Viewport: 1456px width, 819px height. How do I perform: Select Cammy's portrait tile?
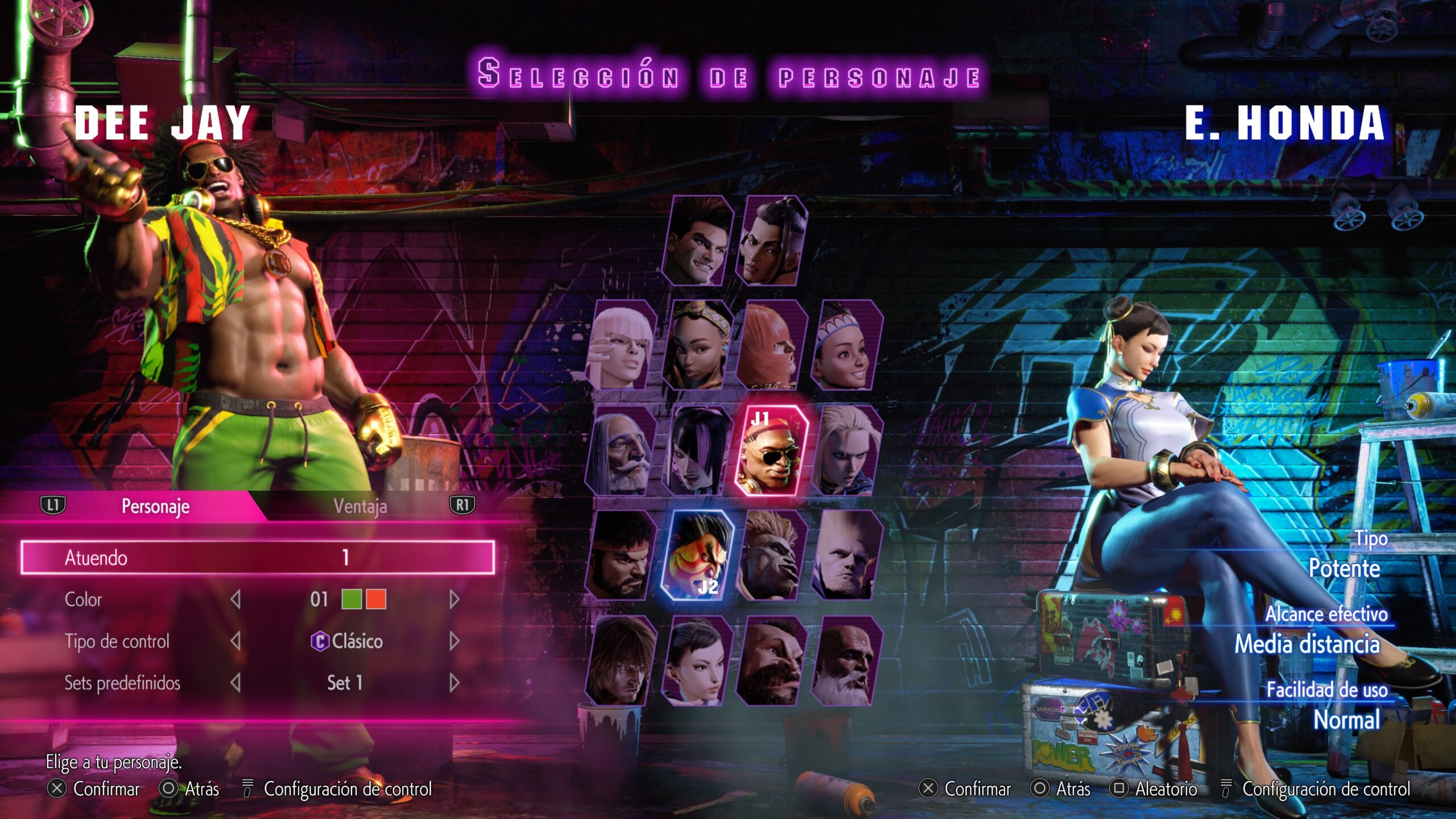[847, 450]
